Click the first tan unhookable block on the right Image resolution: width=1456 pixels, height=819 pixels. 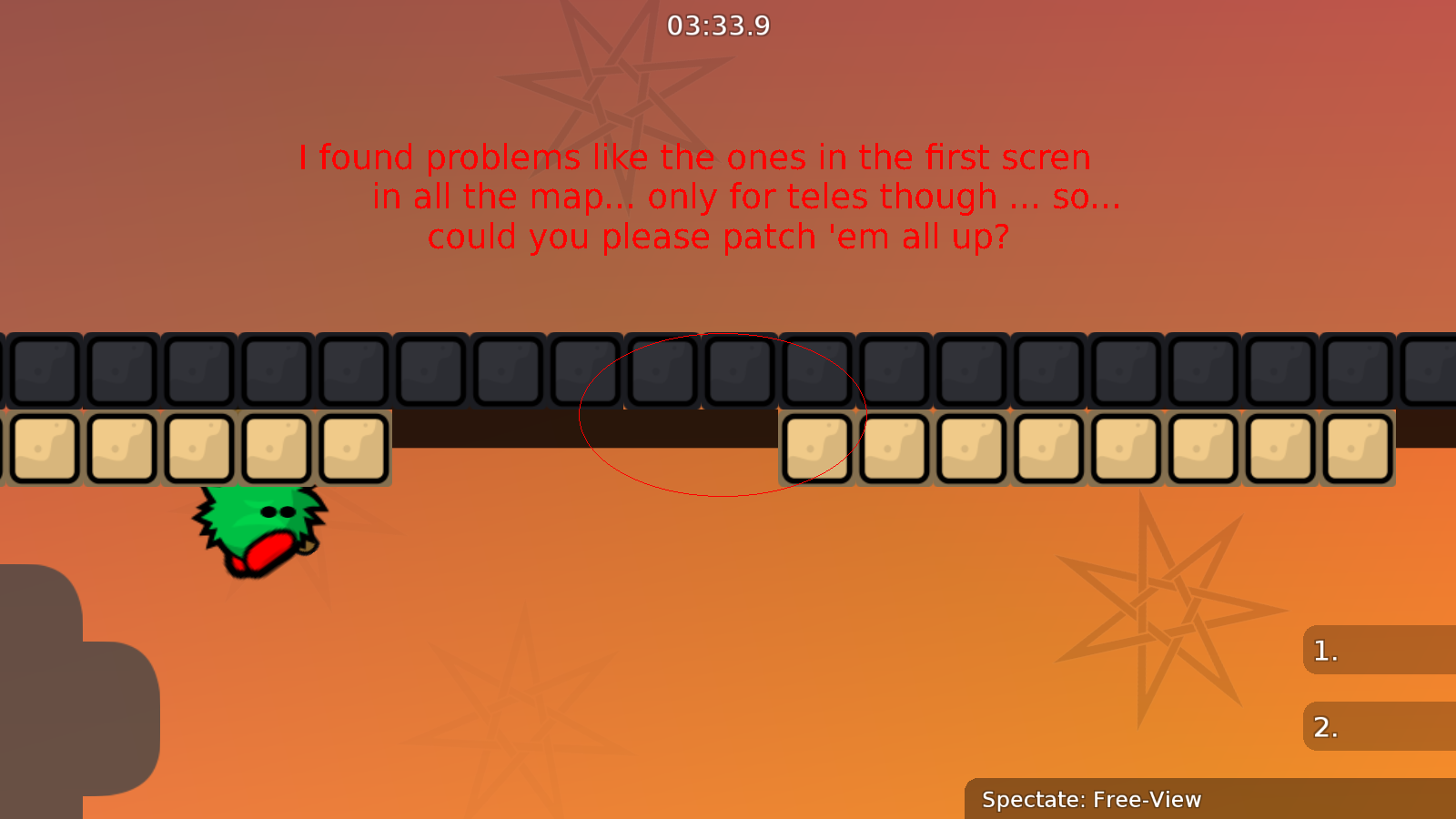pos(816,446)
